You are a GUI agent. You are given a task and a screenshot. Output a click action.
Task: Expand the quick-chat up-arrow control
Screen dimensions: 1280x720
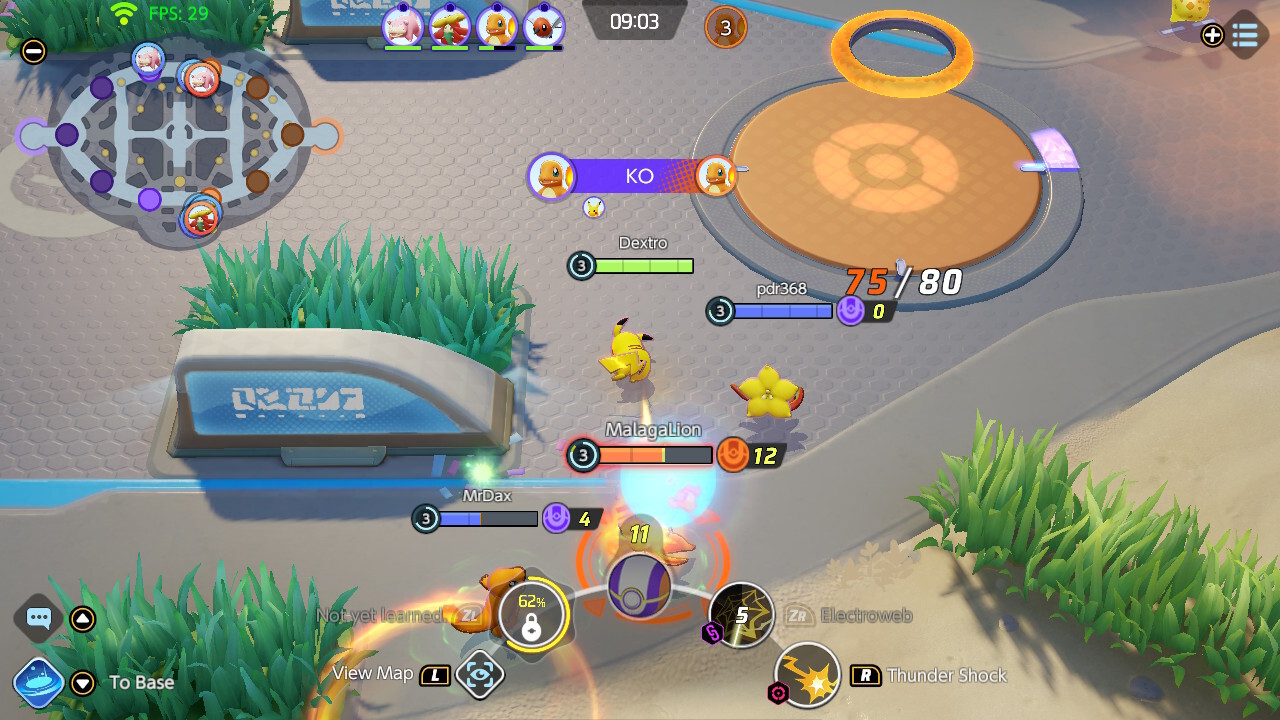[84, 618]
